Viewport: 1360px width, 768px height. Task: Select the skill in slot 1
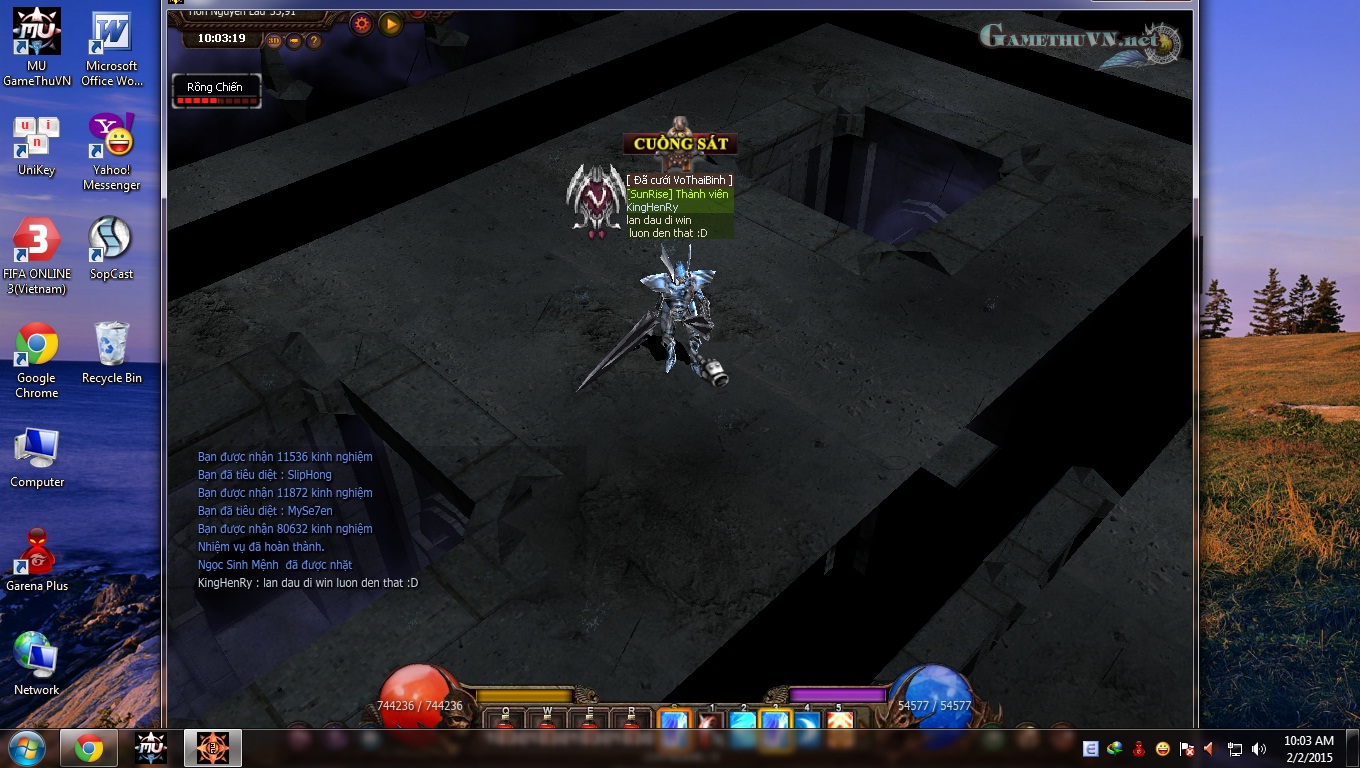709,720
